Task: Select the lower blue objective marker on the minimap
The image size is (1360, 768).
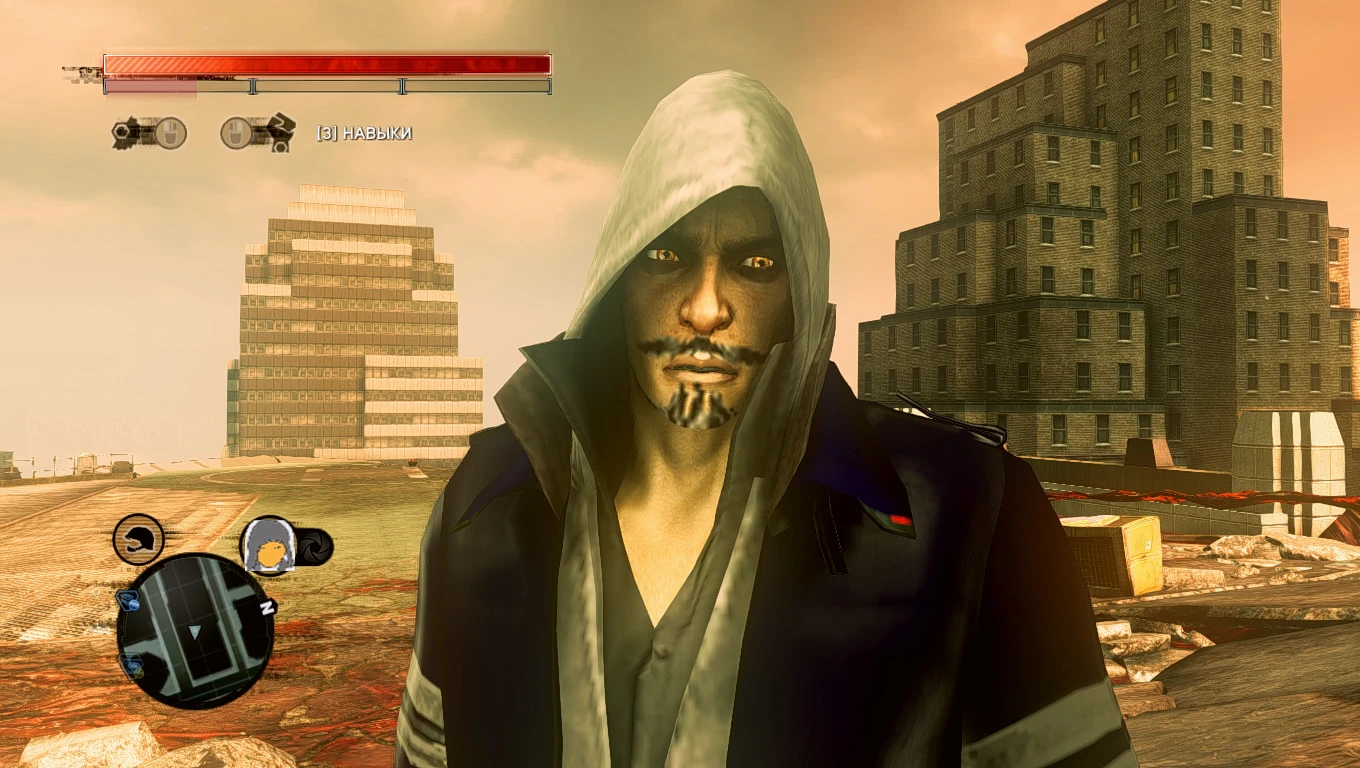Action: coord(129,663)
